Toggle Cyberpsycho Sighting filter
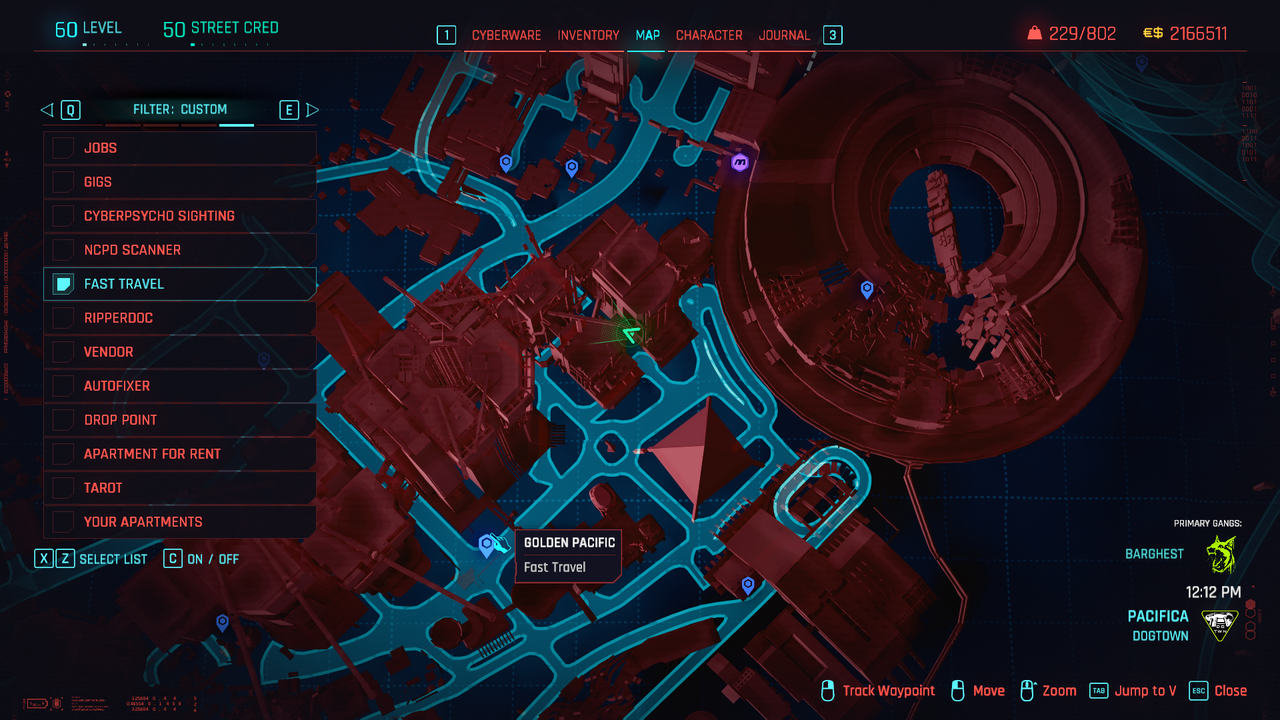 [64, 216]
